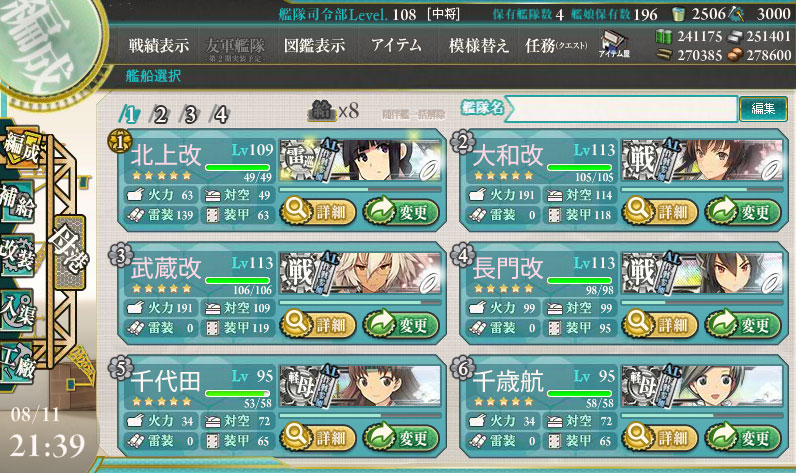The width and height of the screenshot is (796, 473).
Task: Select the 模様替え furniture menu
Action: pos(478,46)
